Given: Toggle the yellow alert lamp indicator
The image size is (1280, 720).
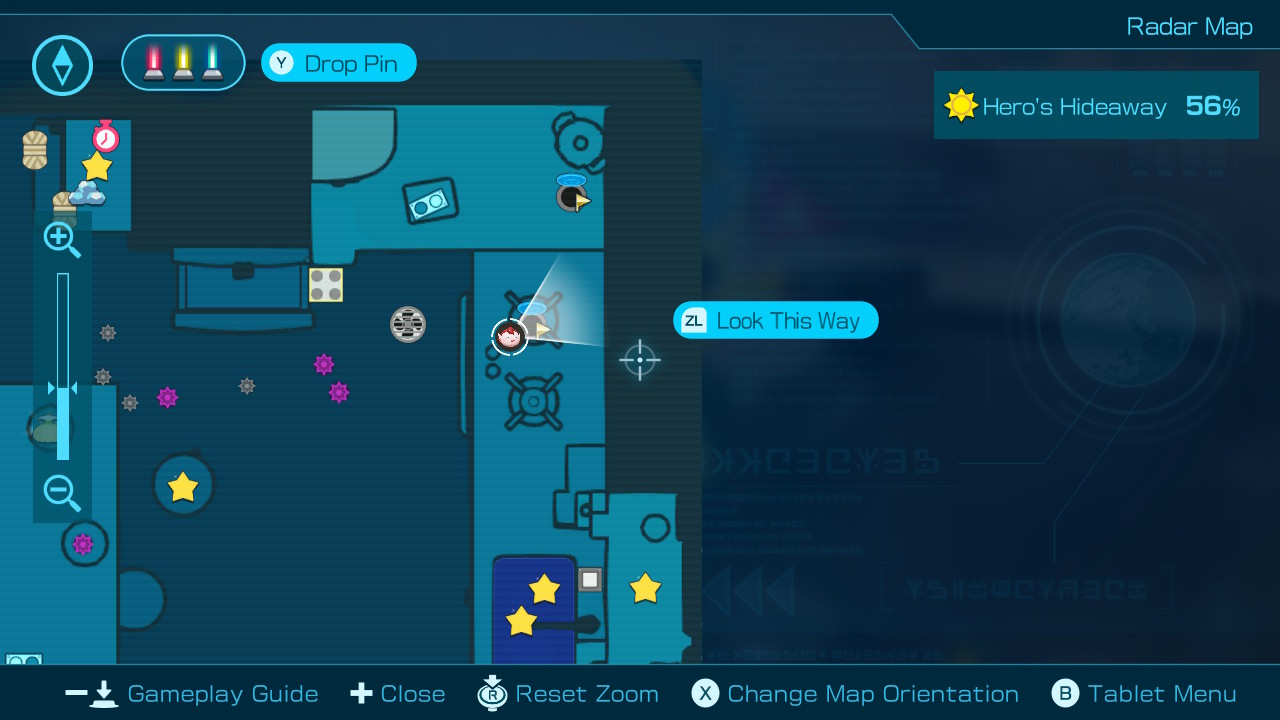Looking at the screenshot, I should [x=183, y=62].
